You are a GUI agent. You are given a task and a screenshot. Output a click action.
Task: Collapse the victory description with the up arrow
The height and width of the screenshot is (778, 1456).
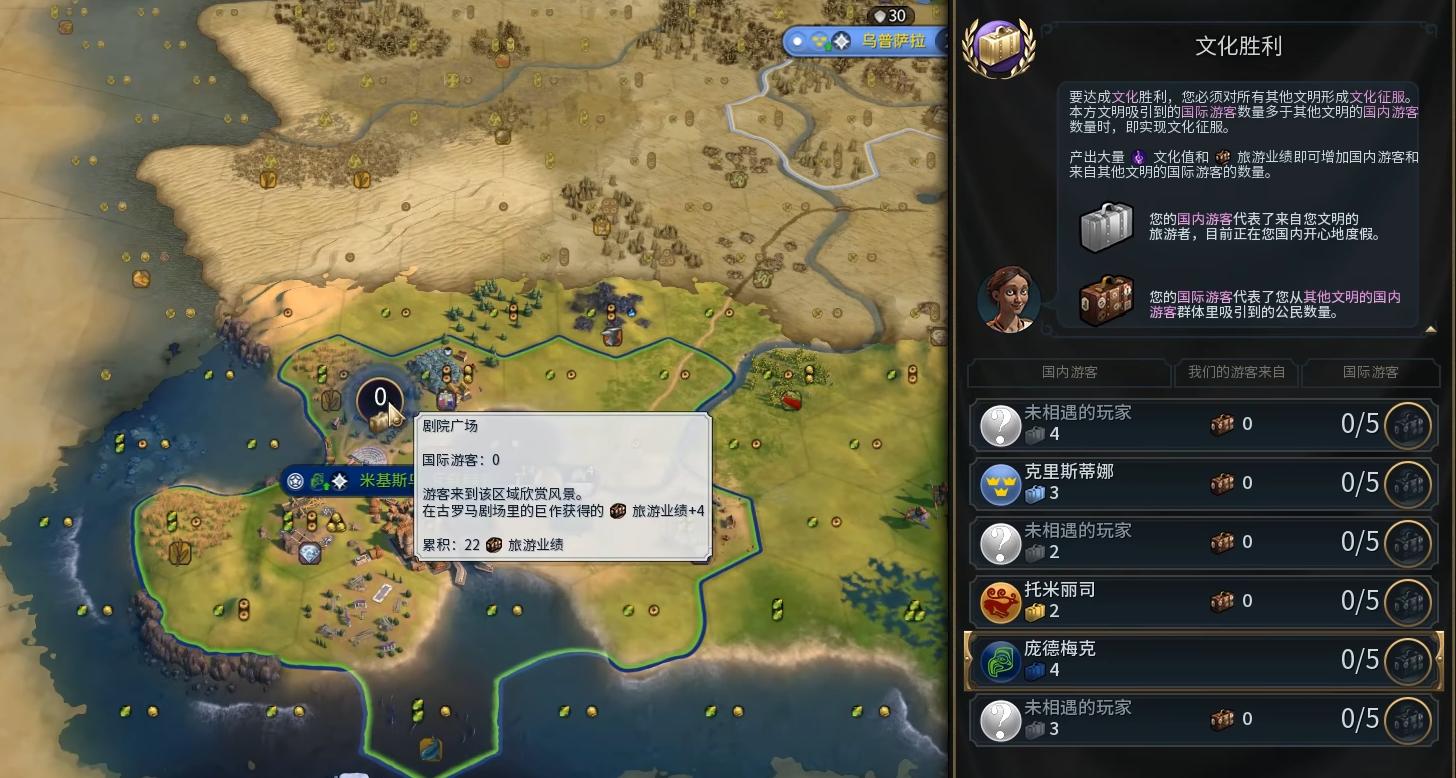coord(1432,327)
